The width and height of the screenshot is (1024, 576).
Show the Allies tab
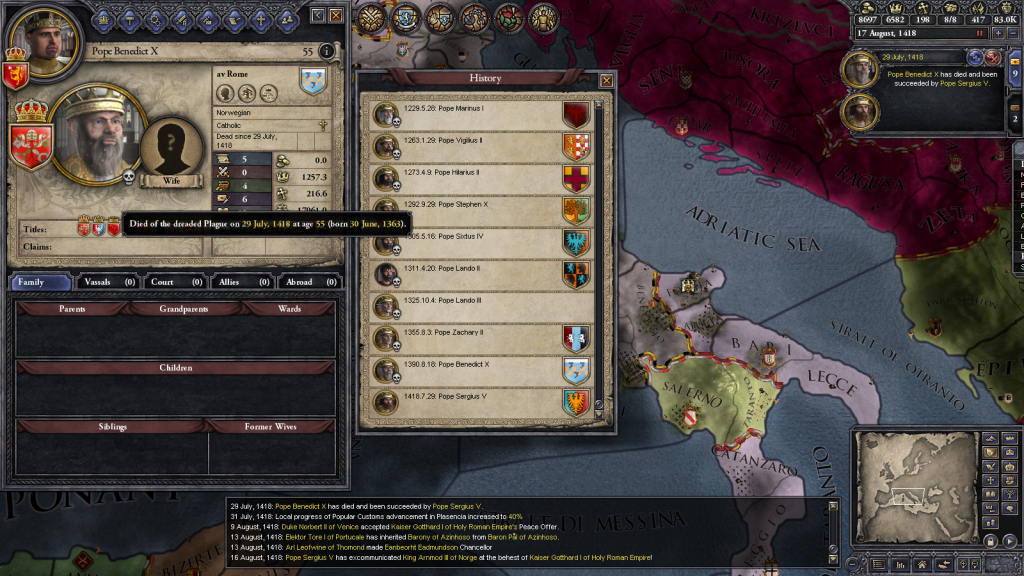[240, 282]
